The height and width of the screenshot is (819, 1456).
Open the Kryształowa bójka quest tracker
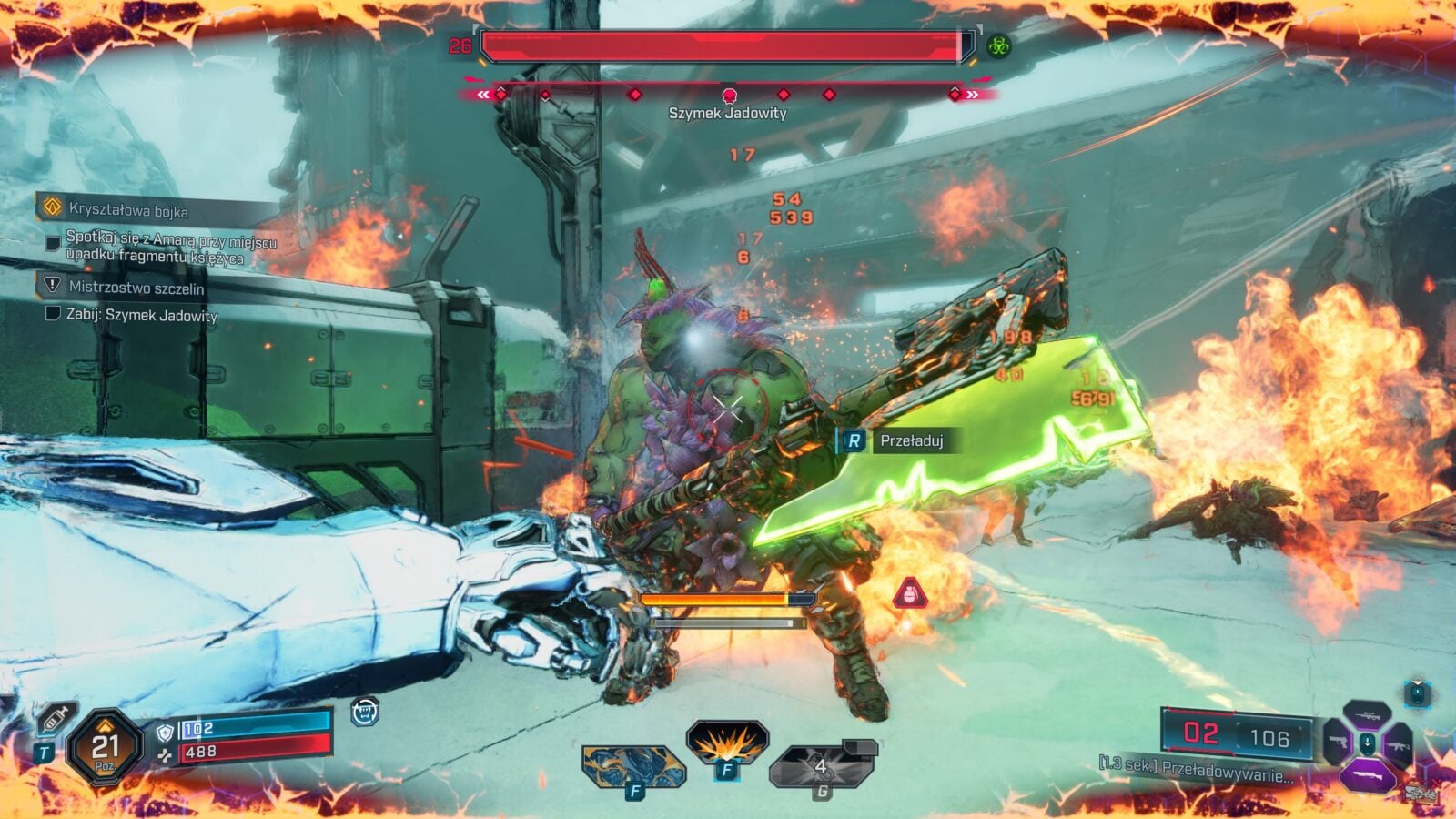point(127,210)
